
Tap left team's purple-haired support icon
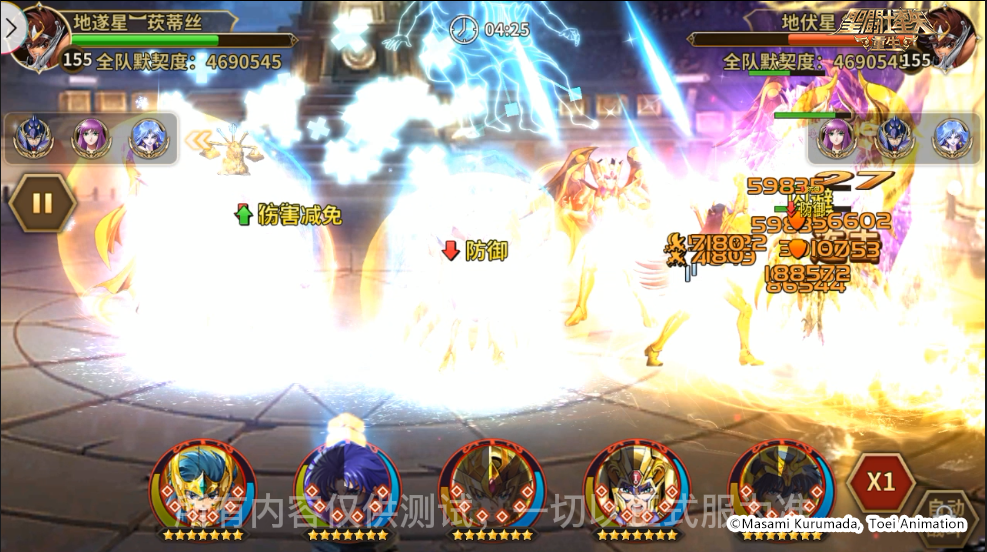(x=90, y=138)
